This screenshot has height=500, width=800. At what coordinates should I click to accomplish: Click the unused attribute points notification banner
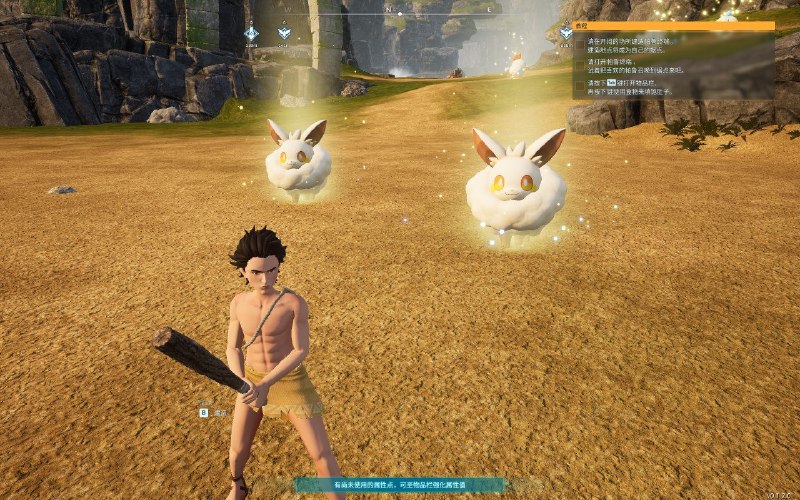tap(399, 484)
